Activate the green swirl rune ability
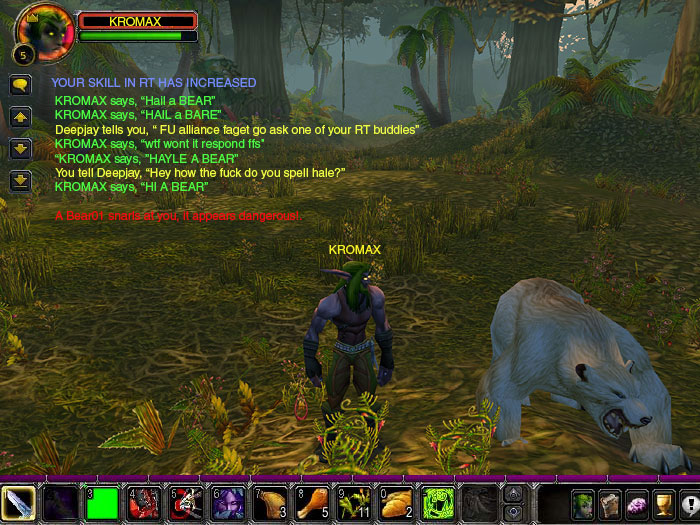The image size is (700, 525). [x=438, y=503]
